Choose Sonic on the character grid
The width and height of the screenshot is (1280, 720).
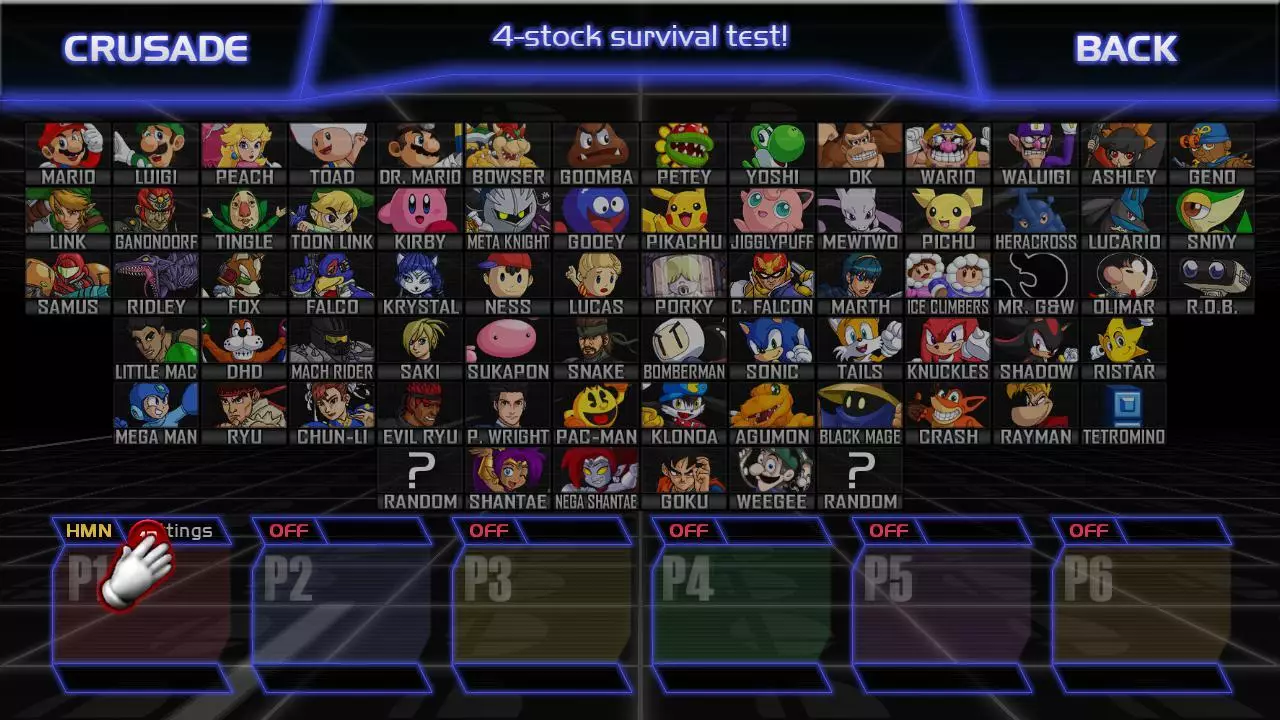click(770, 342)
